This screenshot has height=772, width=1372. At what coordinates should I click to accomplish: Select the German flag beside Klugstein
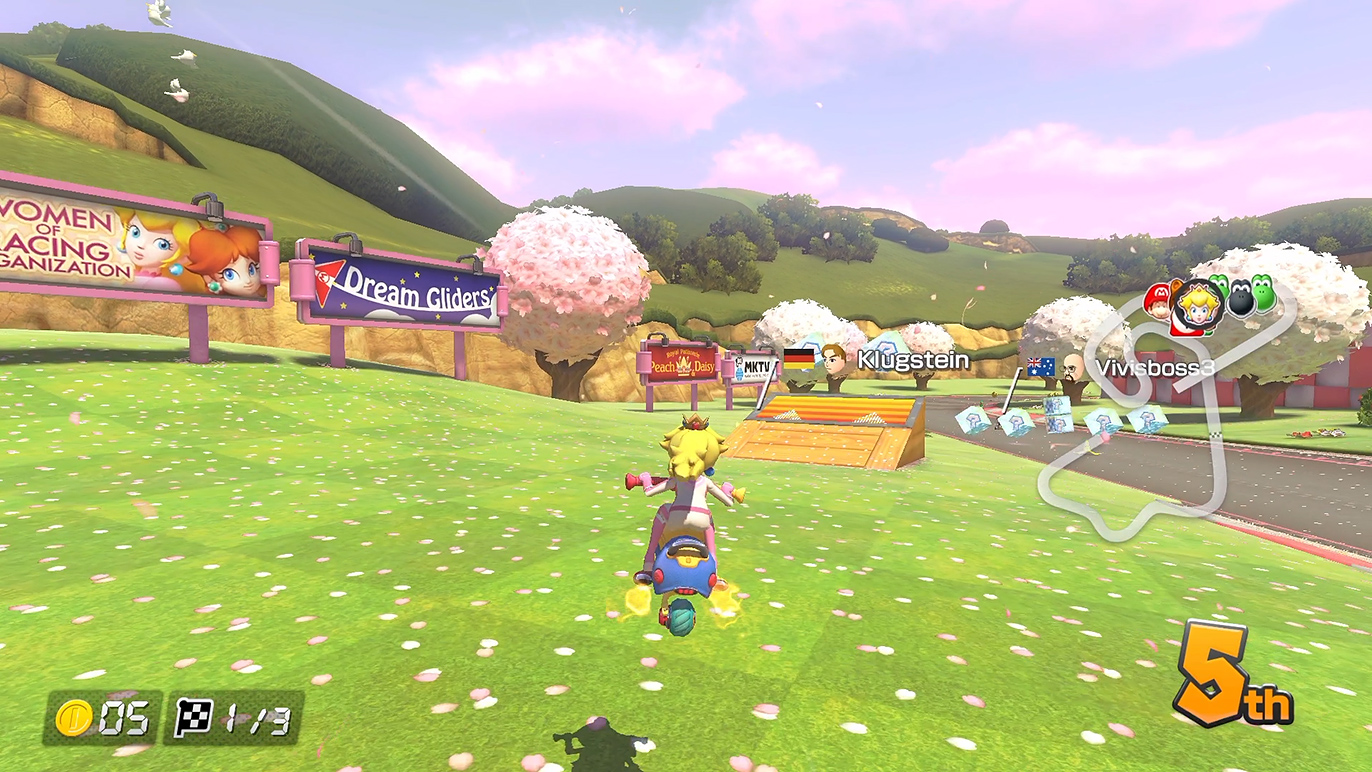(798, 359)
